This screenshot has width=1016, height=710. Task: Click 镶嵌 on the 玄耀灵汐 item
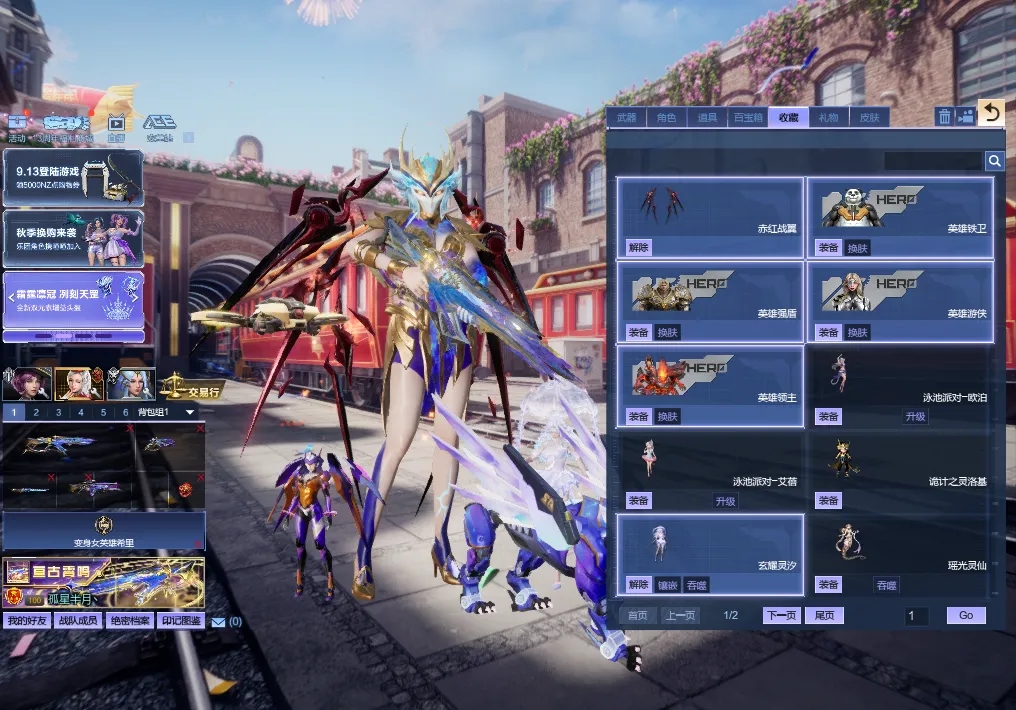pos(667,584)
